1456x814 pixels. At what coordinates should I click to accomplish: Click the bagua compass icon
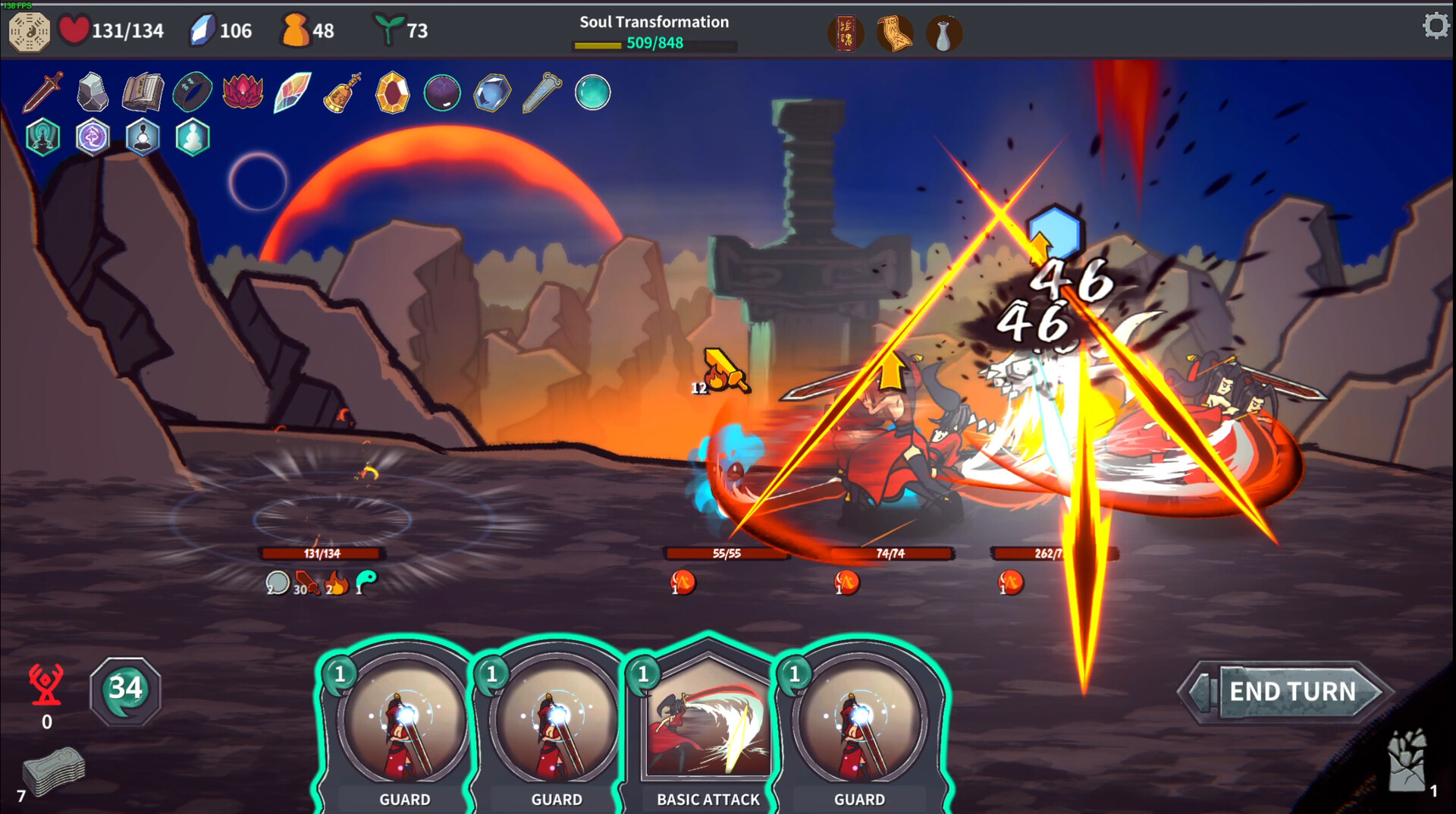coord(29,31)
